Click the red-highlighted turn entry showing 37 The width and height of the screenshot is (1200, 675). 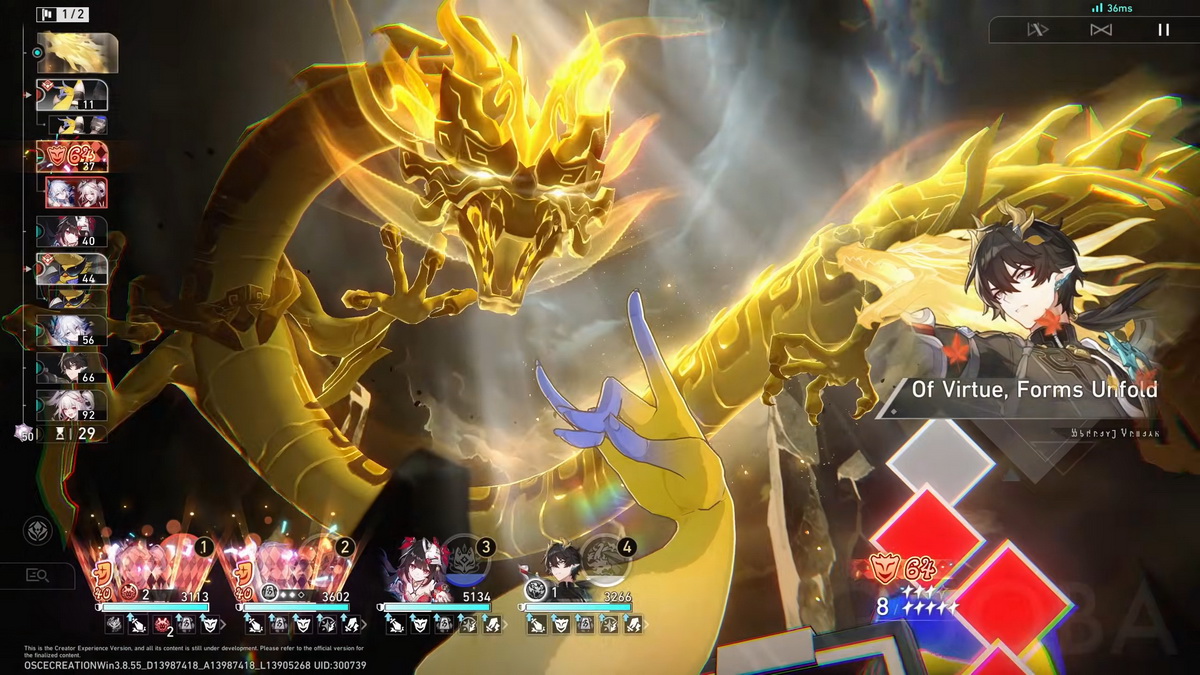[x=72, y=157]
